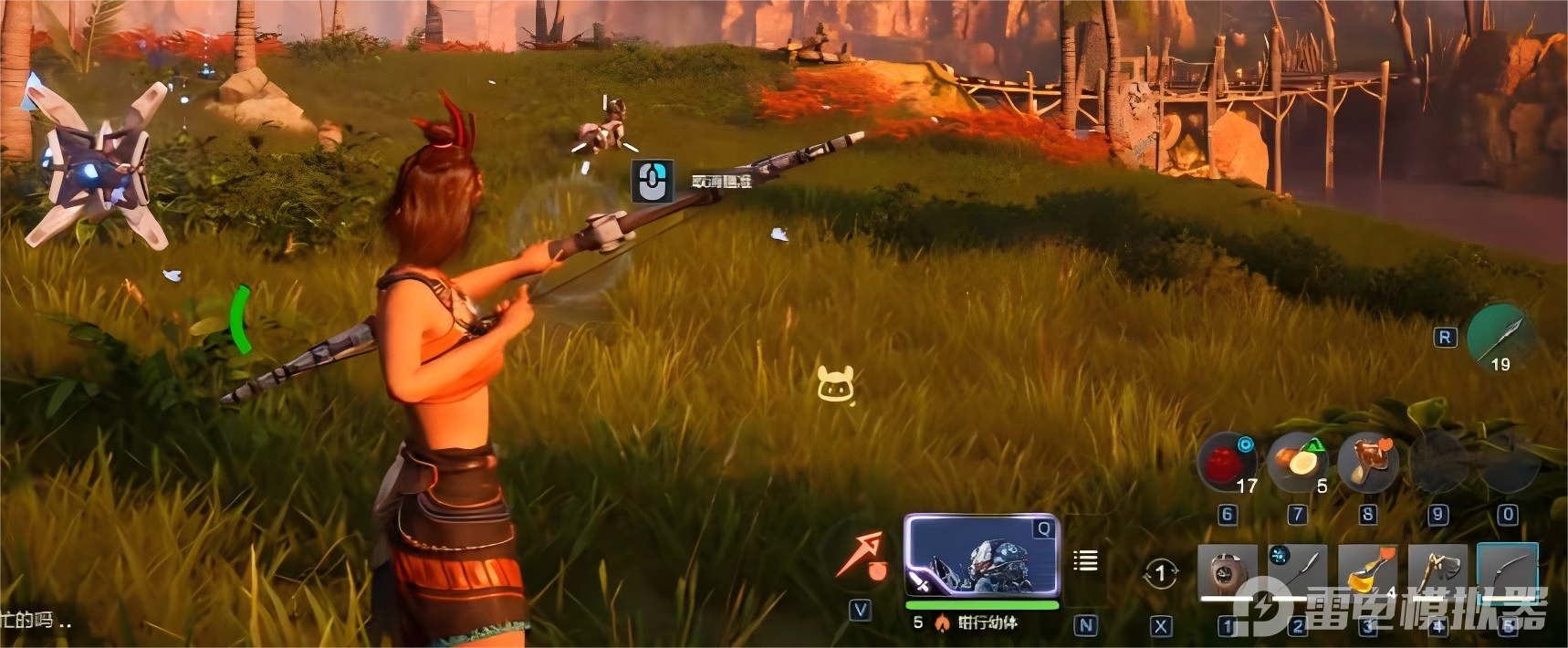Select the red berry food slot
1568x648 pixels.
pyautogui.click(x=1227, y=463)
